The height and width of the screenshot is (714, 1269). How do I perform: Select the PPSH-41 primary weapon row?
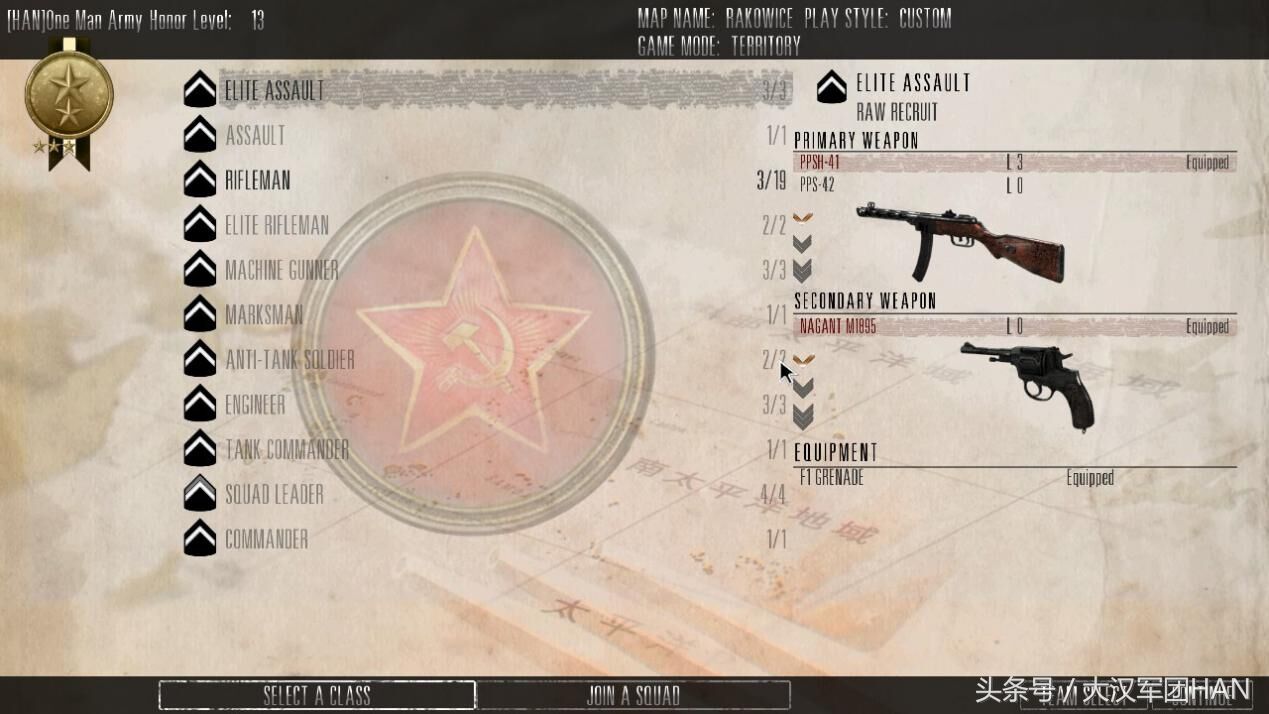(x=1015, y=162)
